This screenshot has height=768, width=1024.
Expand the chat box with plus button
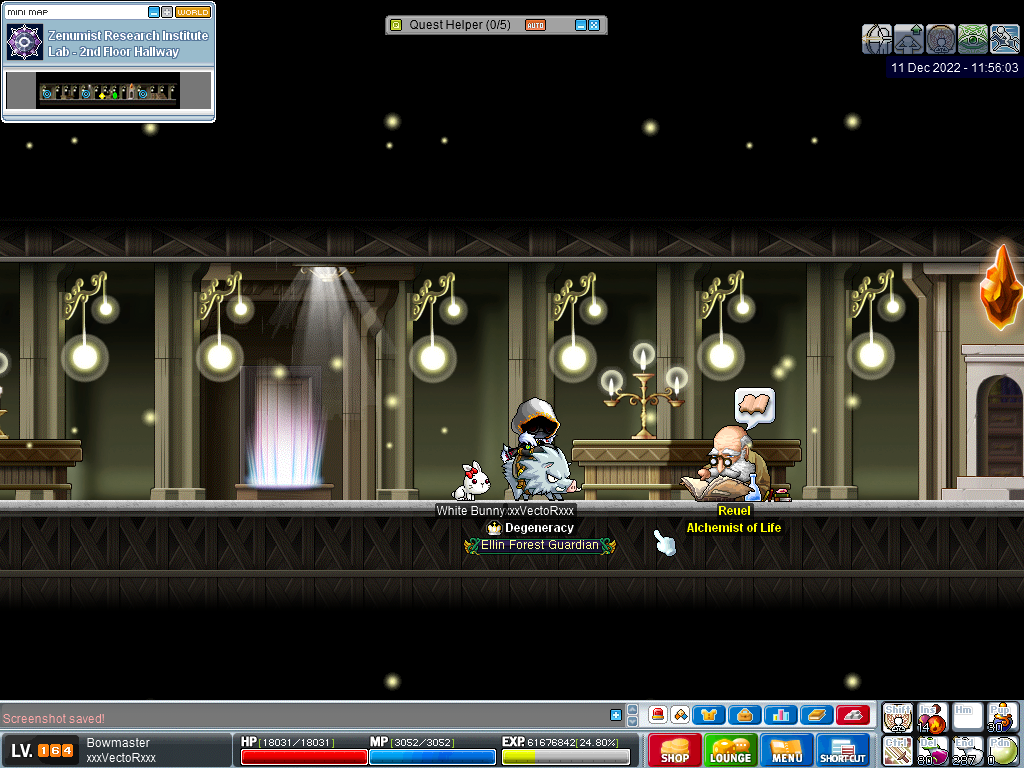[616, 715]
